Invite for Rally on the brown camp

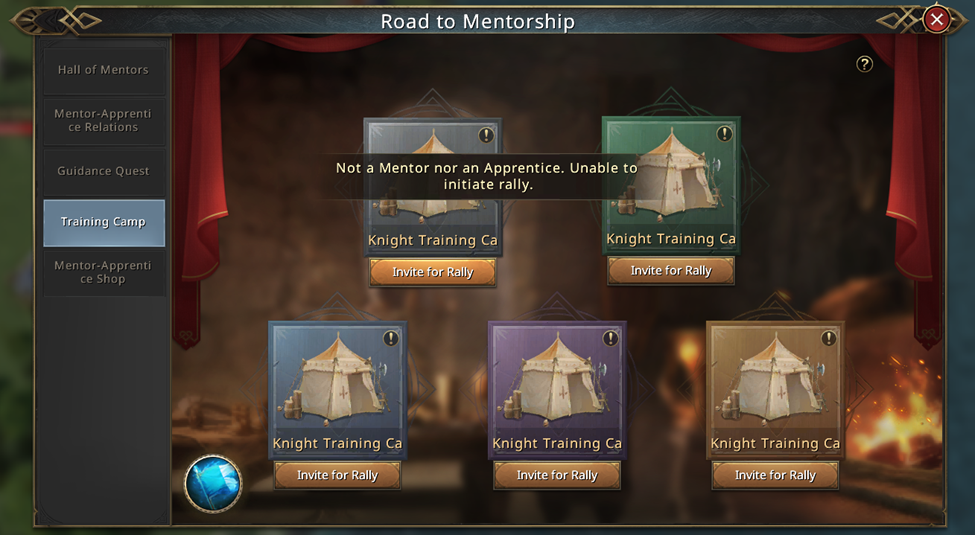tap(775, 475)
